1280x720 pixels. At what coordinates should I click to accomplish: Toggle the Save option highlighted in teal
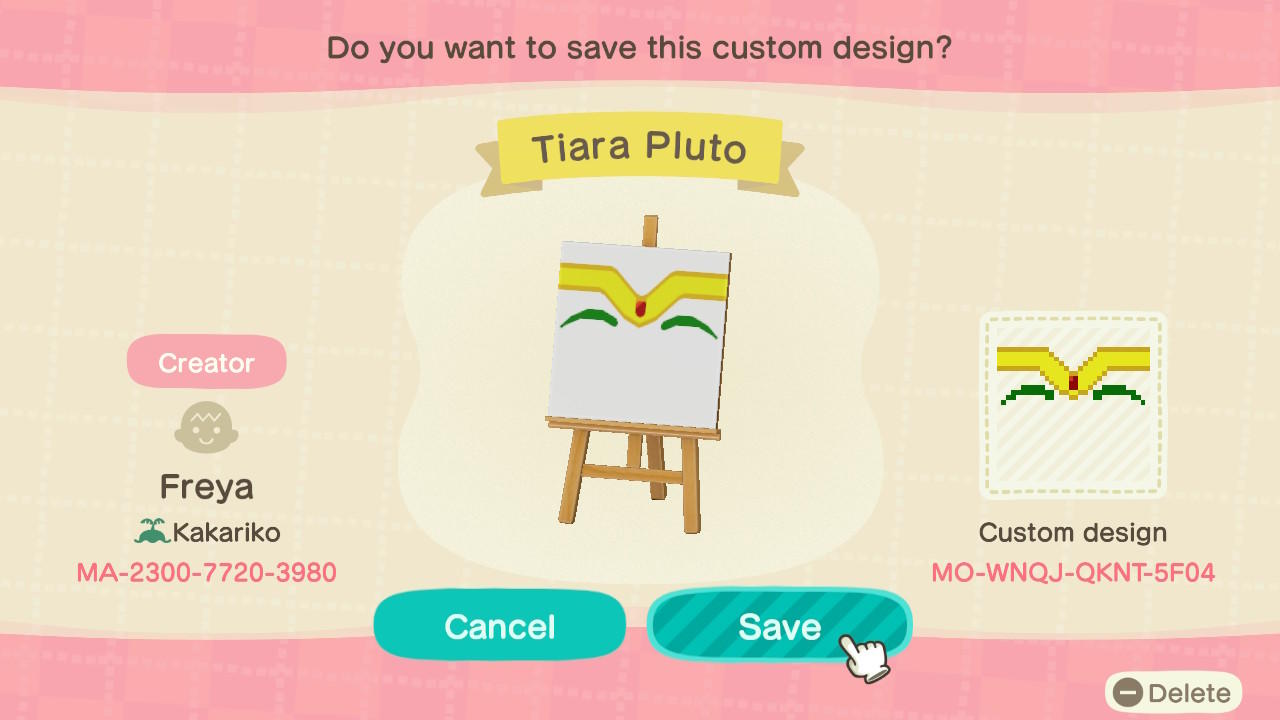780,625
